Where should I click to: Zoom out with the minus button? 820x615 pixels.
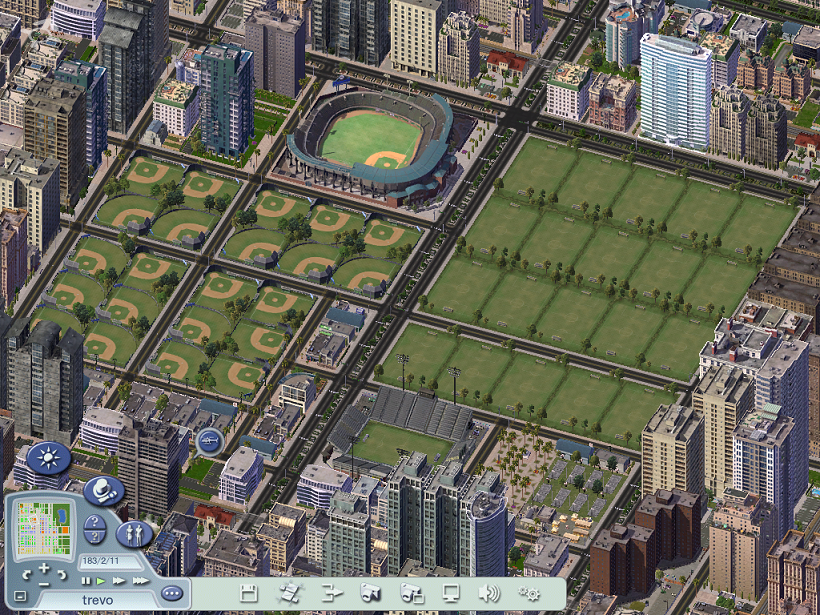click(44, 581)
